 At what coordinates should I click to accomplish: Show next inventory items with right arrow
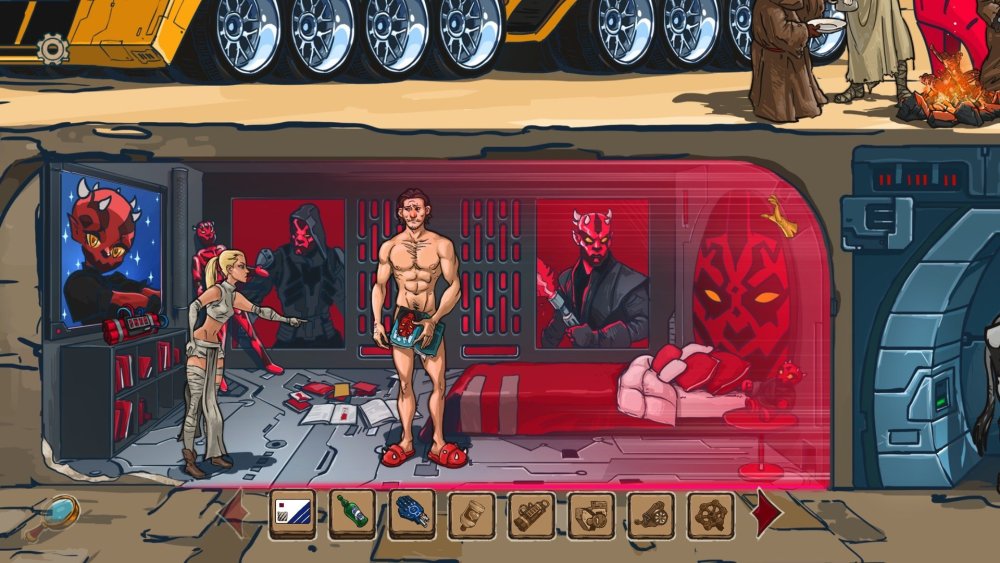(767, 513)
